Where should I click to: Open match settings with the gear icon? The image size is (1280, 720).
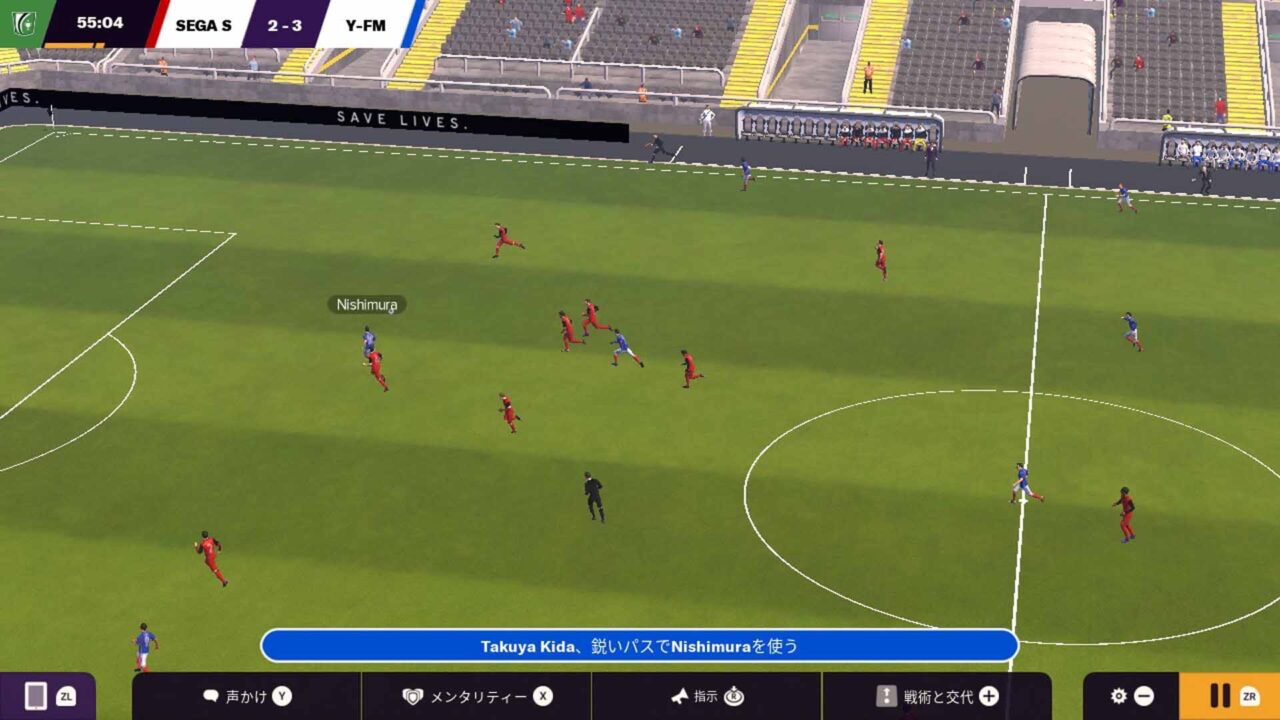click(1116, 696)
